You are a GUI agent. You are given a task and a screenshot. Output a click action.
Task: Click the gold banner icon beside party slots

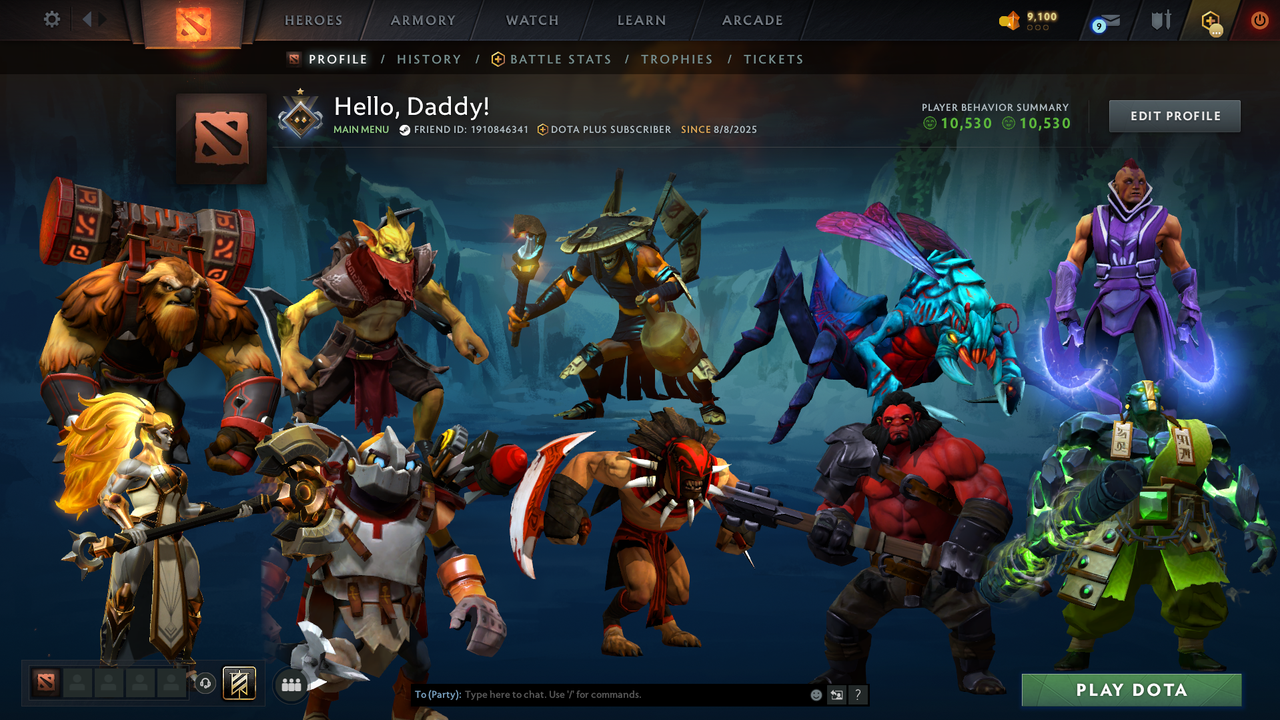[239, 683]
